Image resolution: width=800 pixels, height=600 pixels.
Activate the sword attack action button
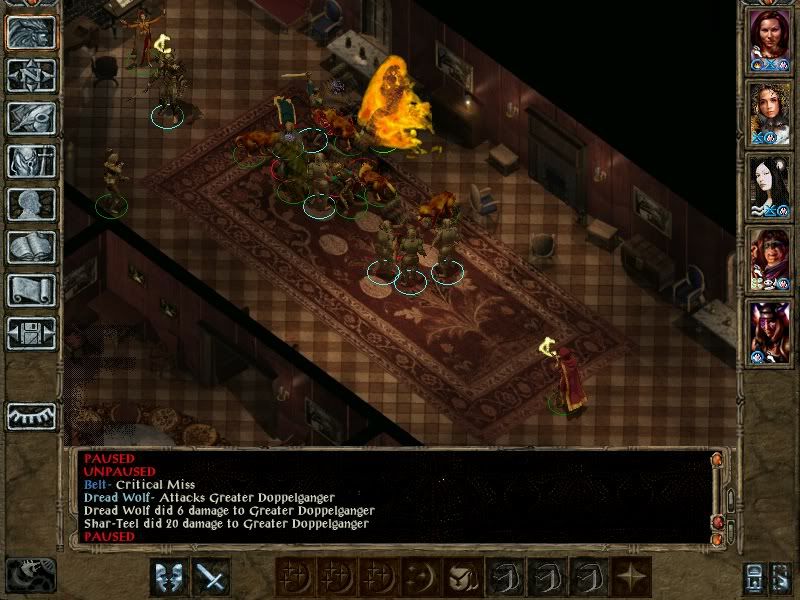point(210,577)
